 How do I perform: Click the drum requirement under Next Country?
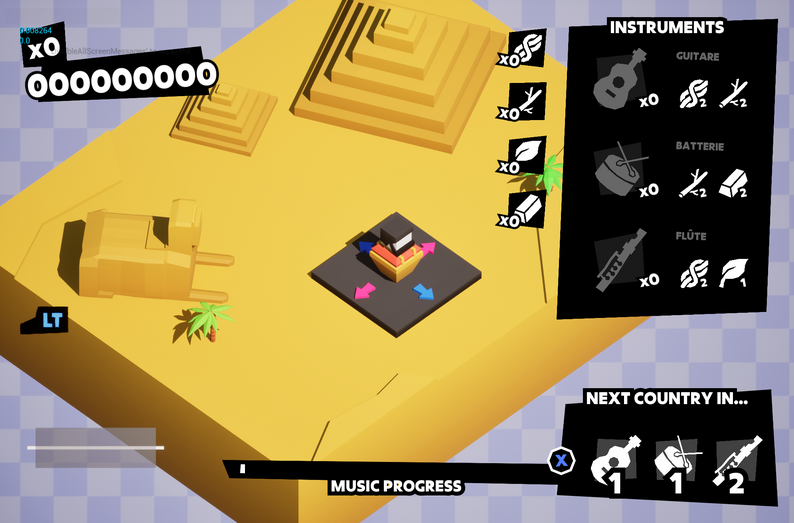click(x=676, y=462)
